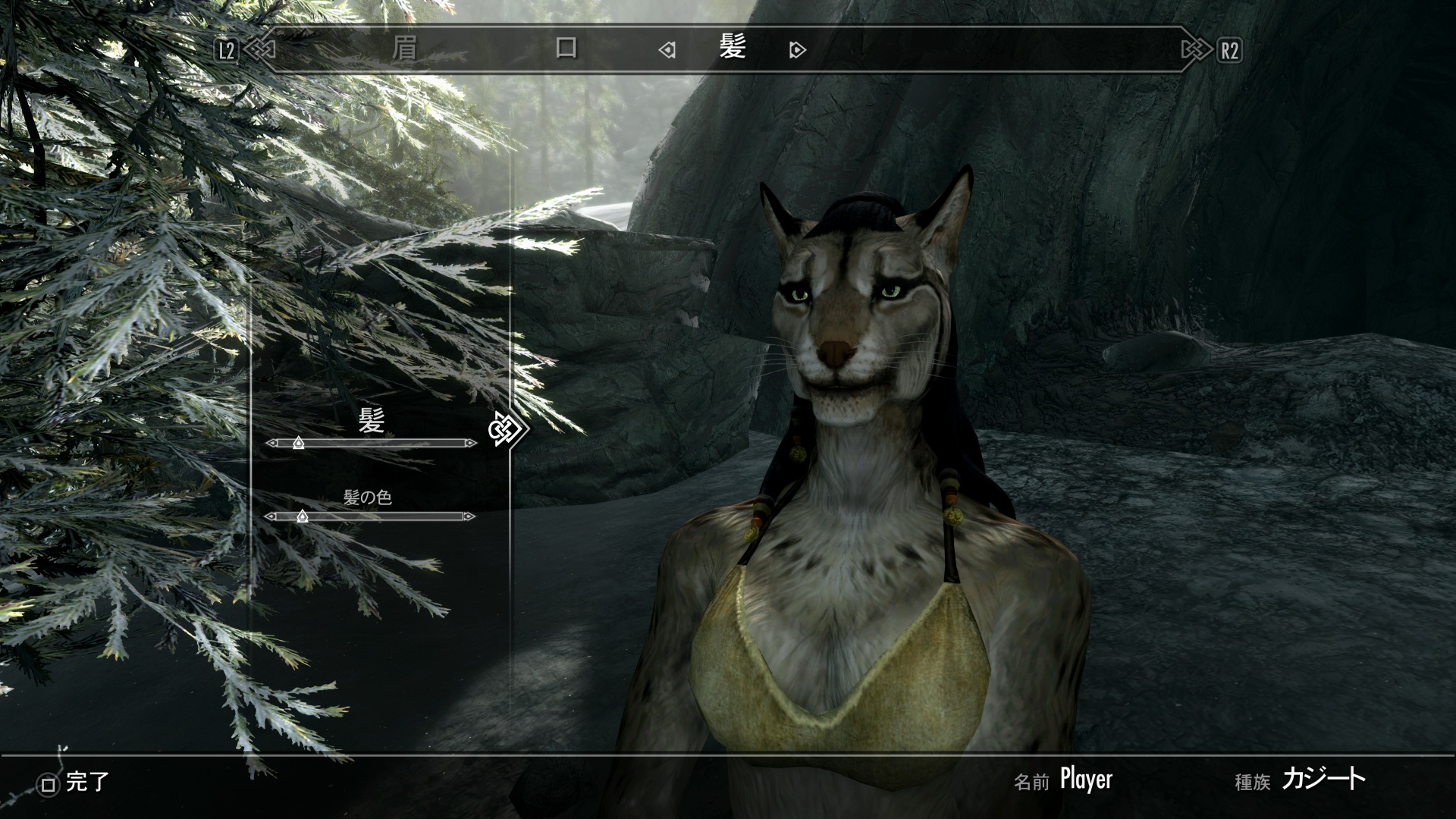Adjust the 髪の色 hair color slider
This screenshot has width=1456, height=819.
[302, 516]
